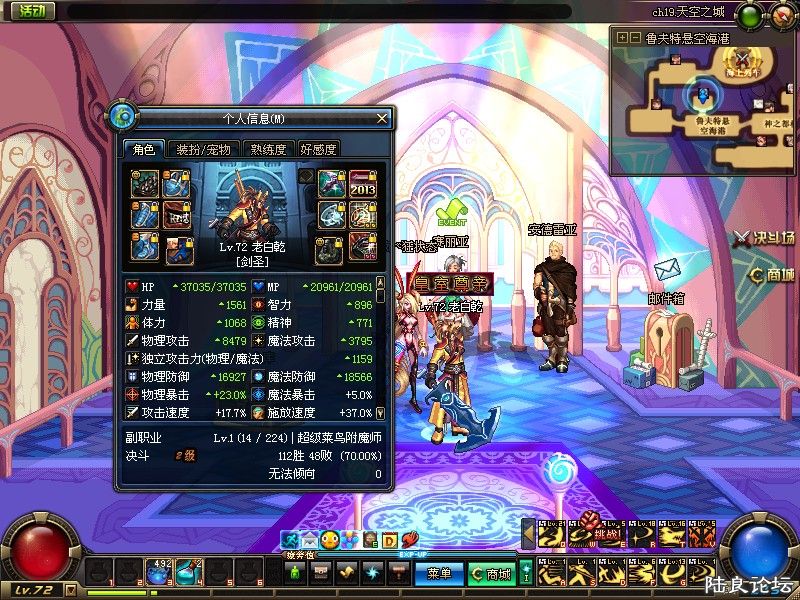Open the 商城 shop in the bottom bar
Screen dimensions: 800x600
pyautogui.click(x=491, y=574)
